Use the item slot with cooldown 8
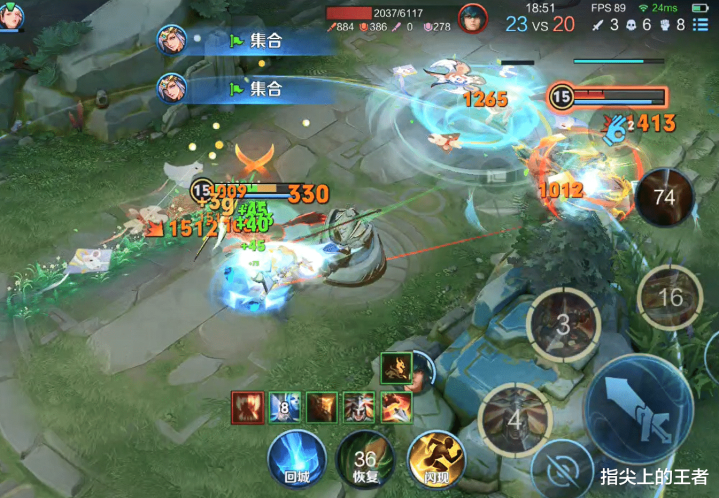Image resolution: width=719 pixels, height=498 pixels. coord(284,407)
